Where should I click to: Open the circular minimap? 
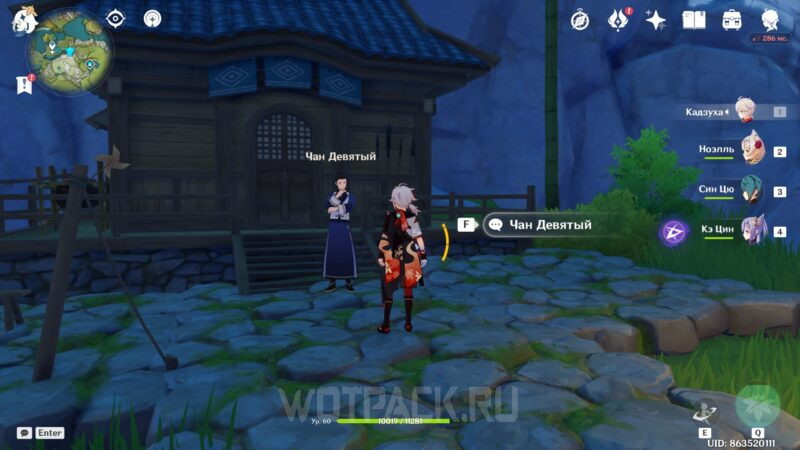[70, 52]
